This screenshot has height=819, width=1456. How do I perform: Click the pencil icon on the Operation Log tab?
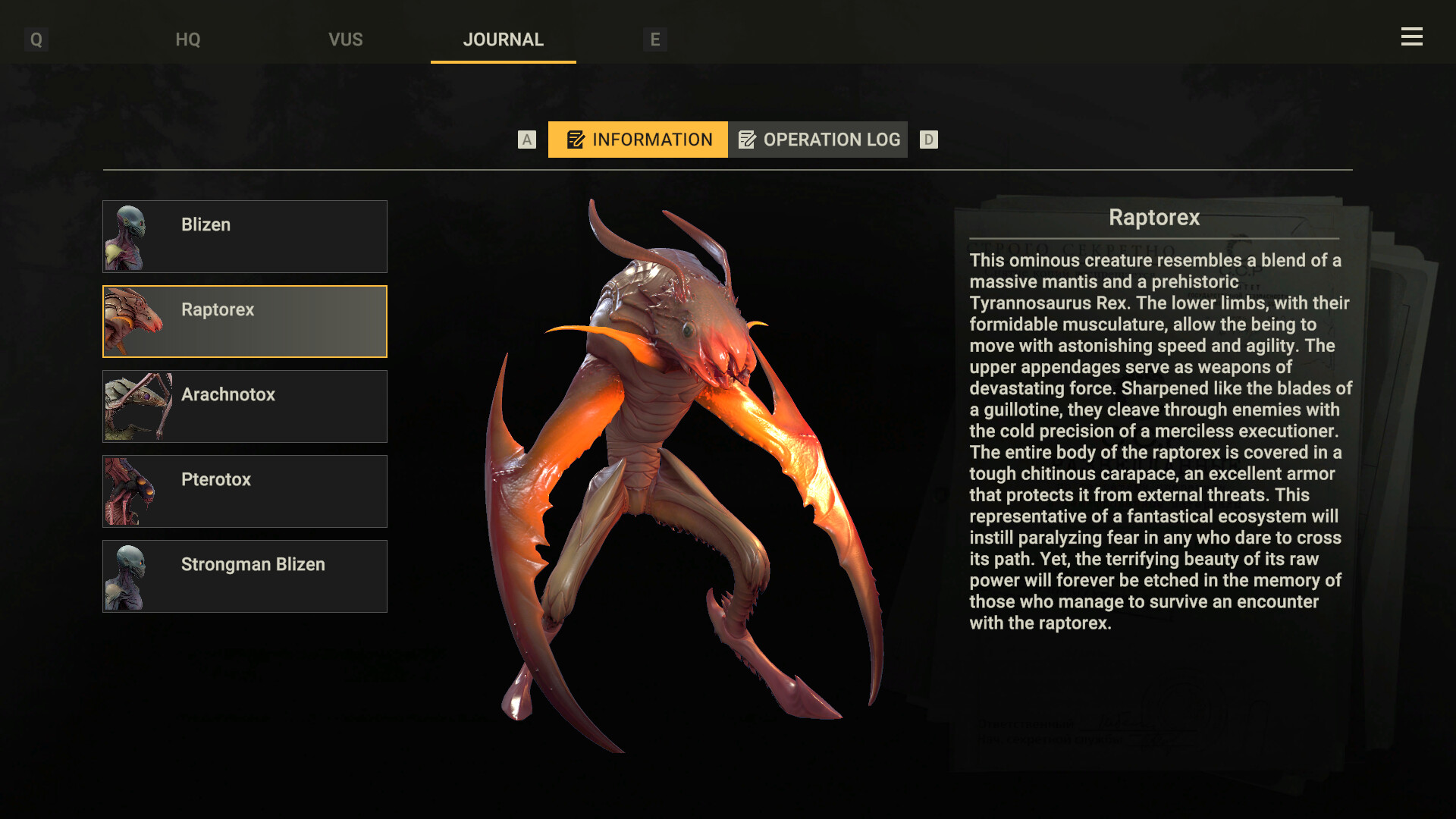[x=749, y=140]
